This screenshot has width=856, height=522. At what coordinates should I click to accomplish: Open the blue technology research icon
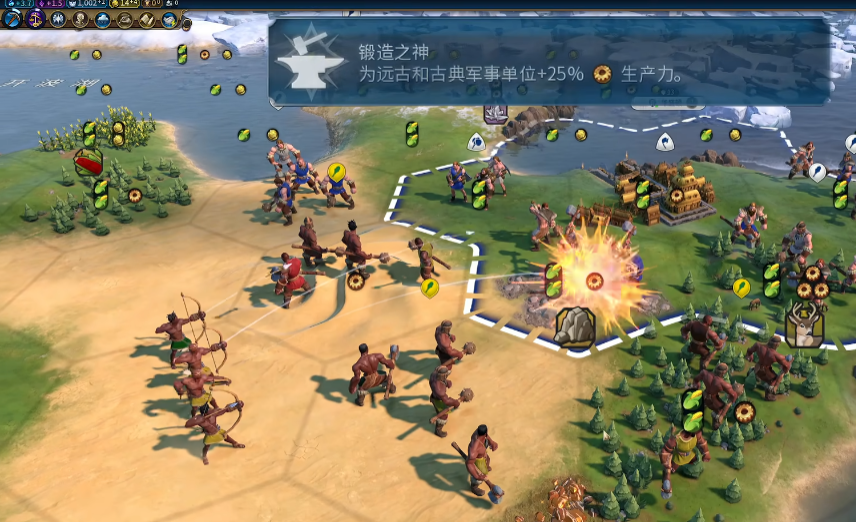point(10,19)
